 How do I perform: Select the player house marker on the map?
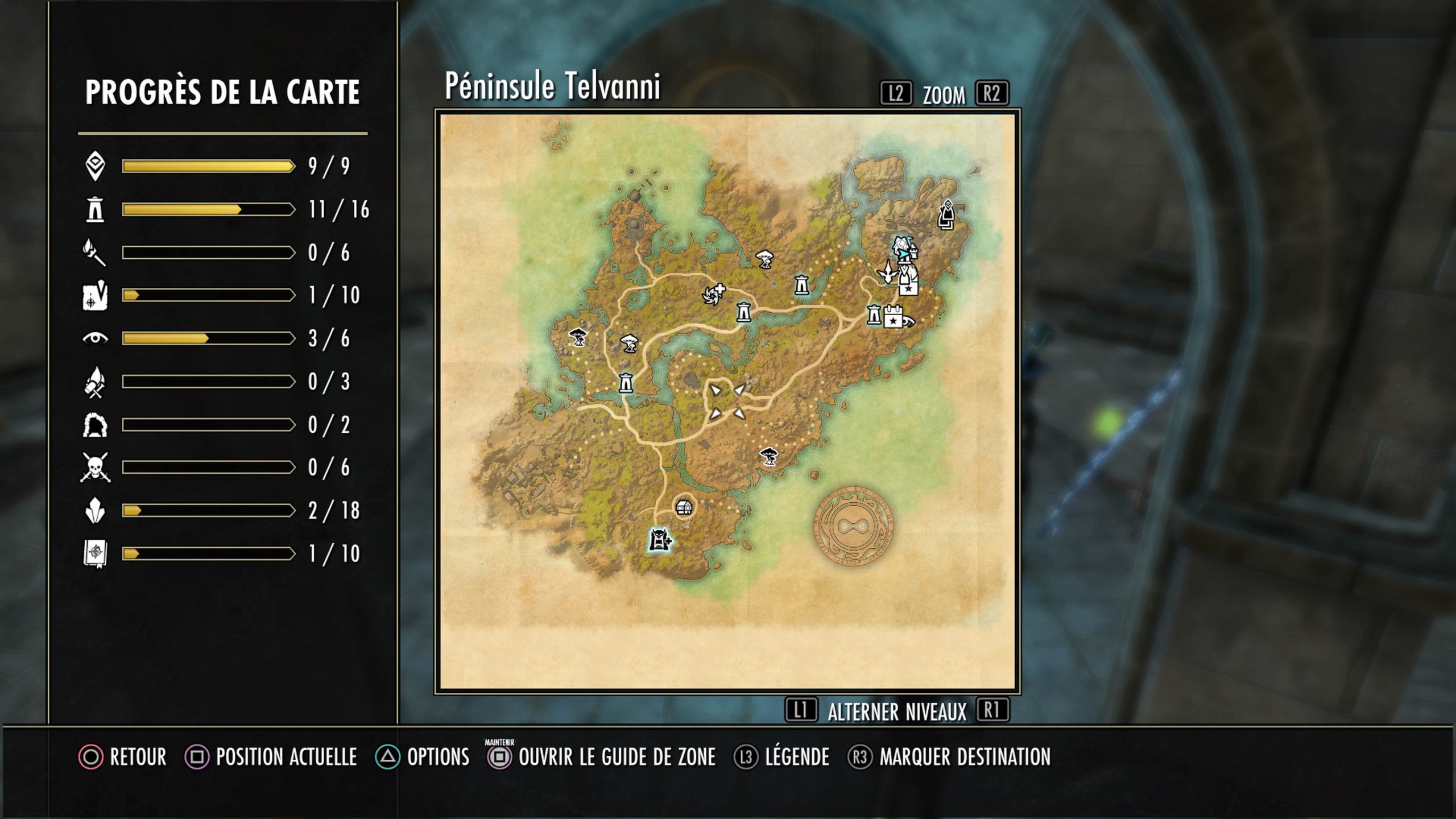(684, 507)
